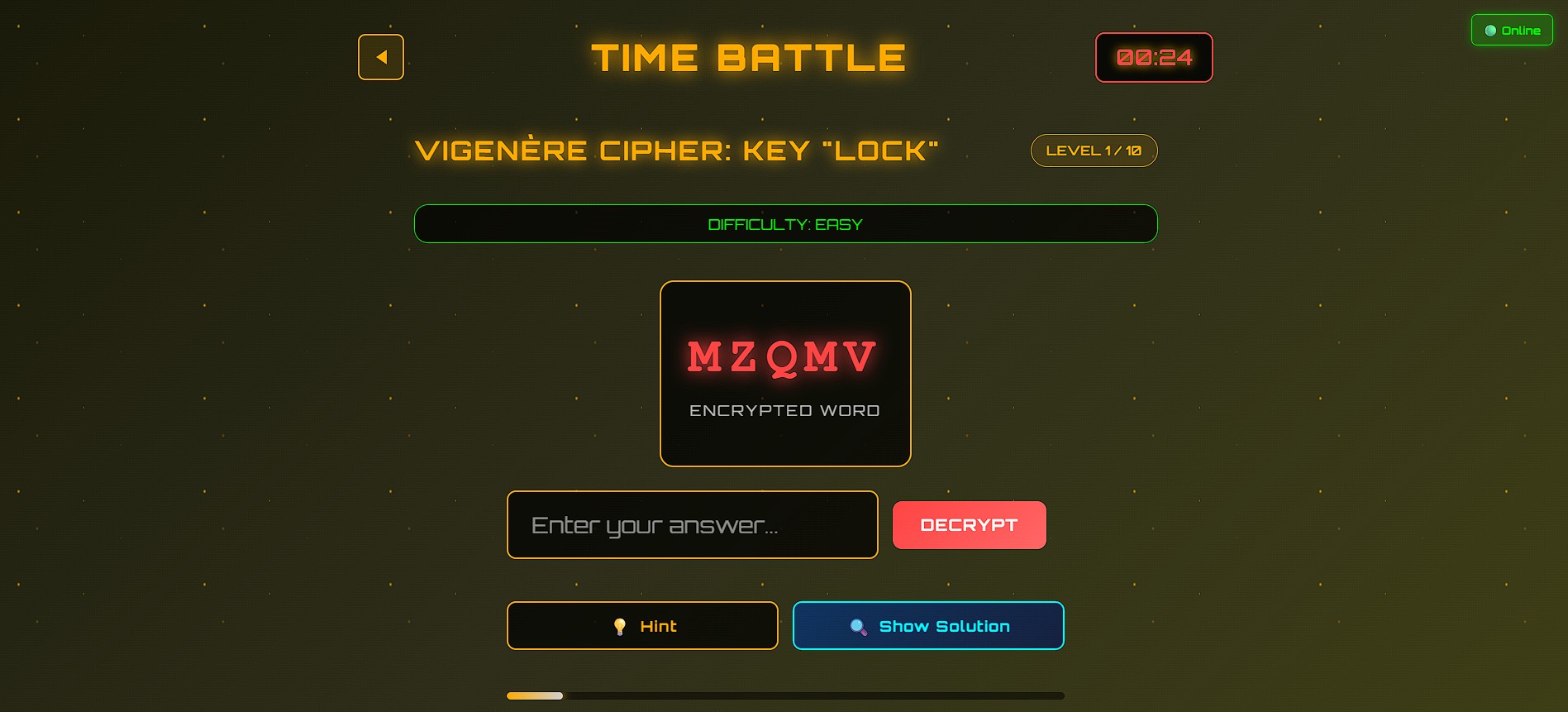Click the green dot in the Online indicator
Image resolution: width=1568 pixels, height=712 pixels.
[1490, 30]
